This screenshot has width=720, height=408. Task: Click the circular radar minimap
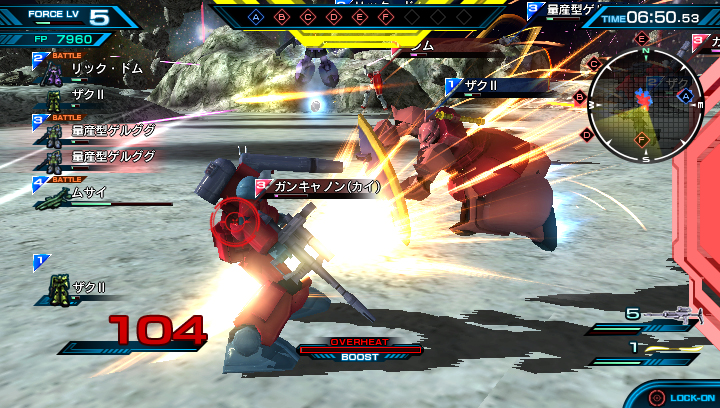(644, 99)
